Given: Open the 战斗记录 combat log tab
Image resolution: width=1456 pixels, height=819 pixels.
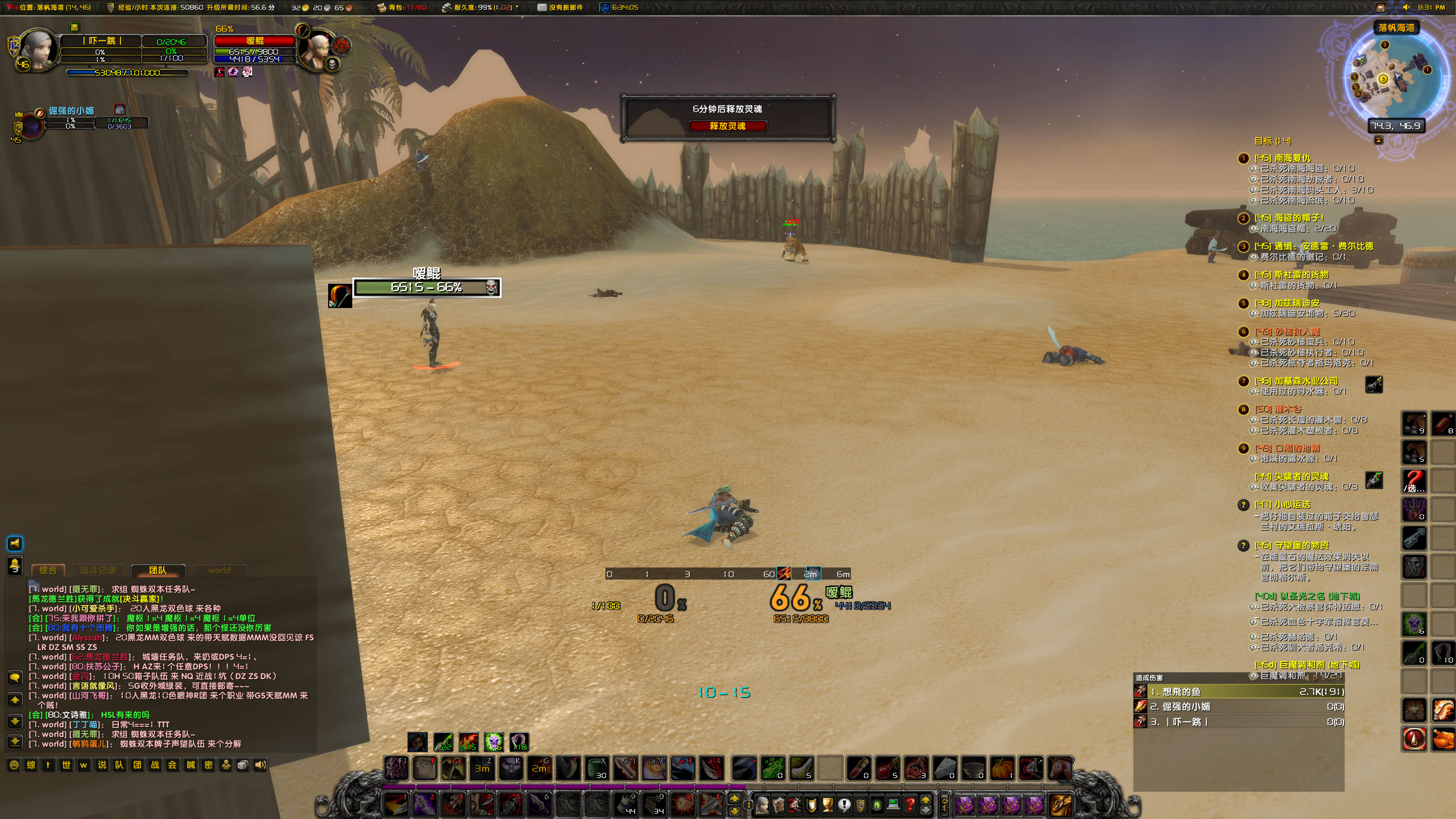Looking at the screenshot, I should [98, 570].
